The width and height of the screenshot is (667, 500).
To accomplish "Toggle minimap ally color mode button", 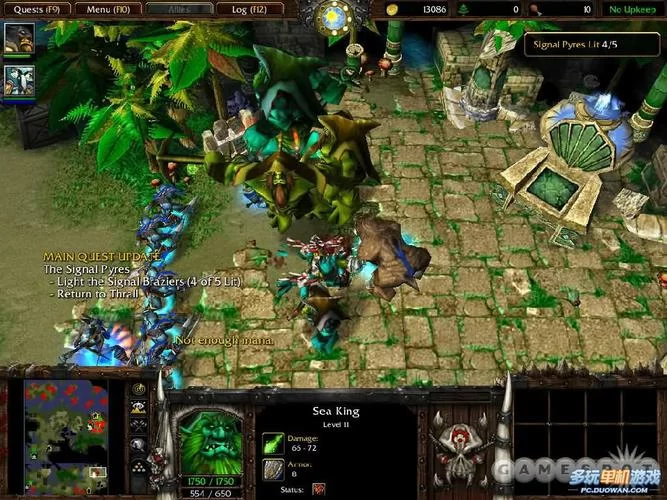I will pyautogui.click(x=140, y=426).
